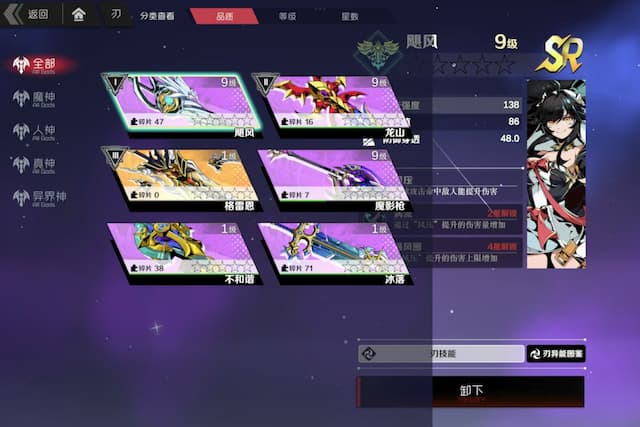Viewport: 640px width, 427px height.
Task: Unequip weapon with 卸下 button
Action: coord(471,391)
